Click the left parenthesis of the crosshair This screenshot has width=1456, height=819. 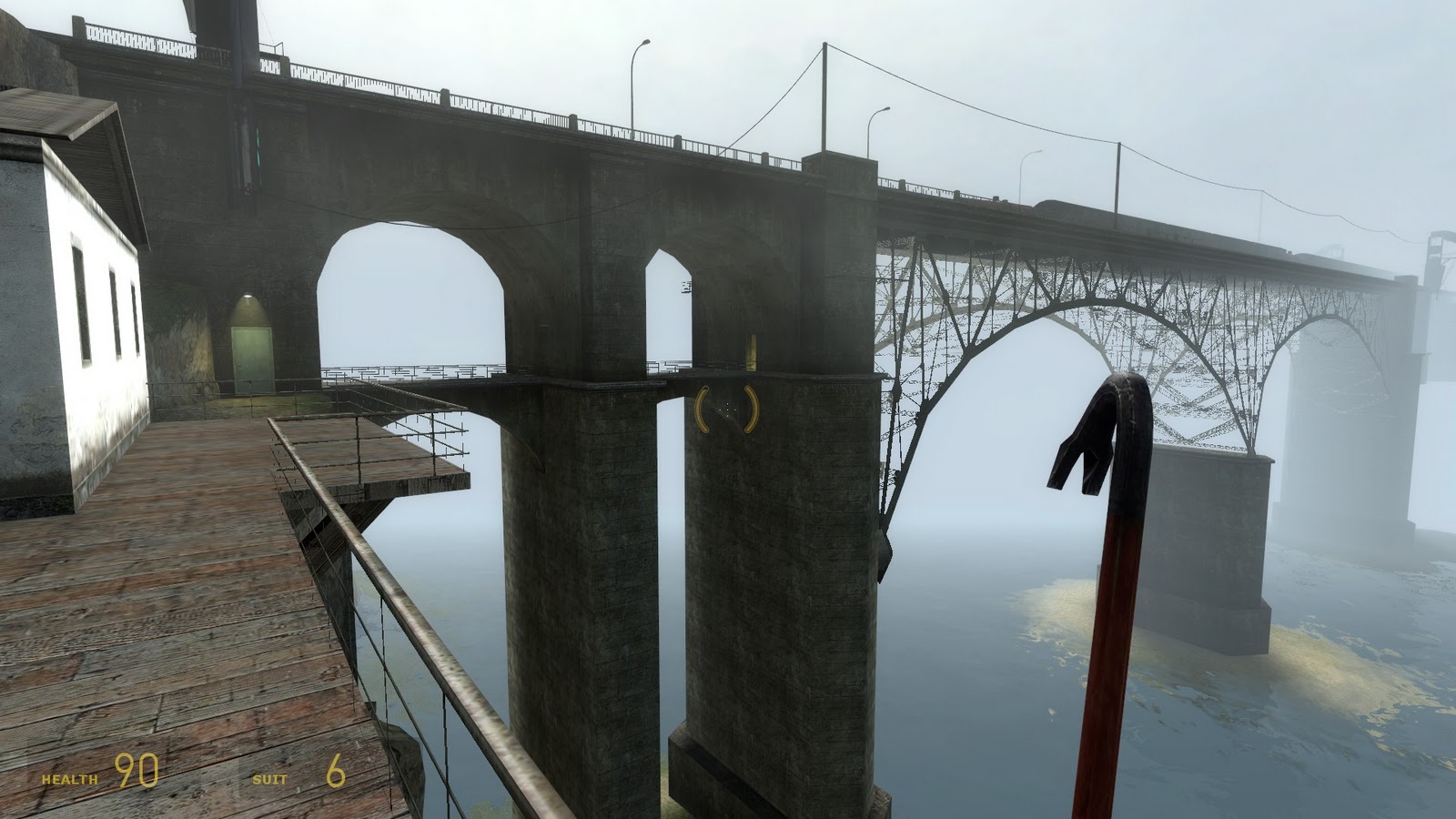(703, 409)
